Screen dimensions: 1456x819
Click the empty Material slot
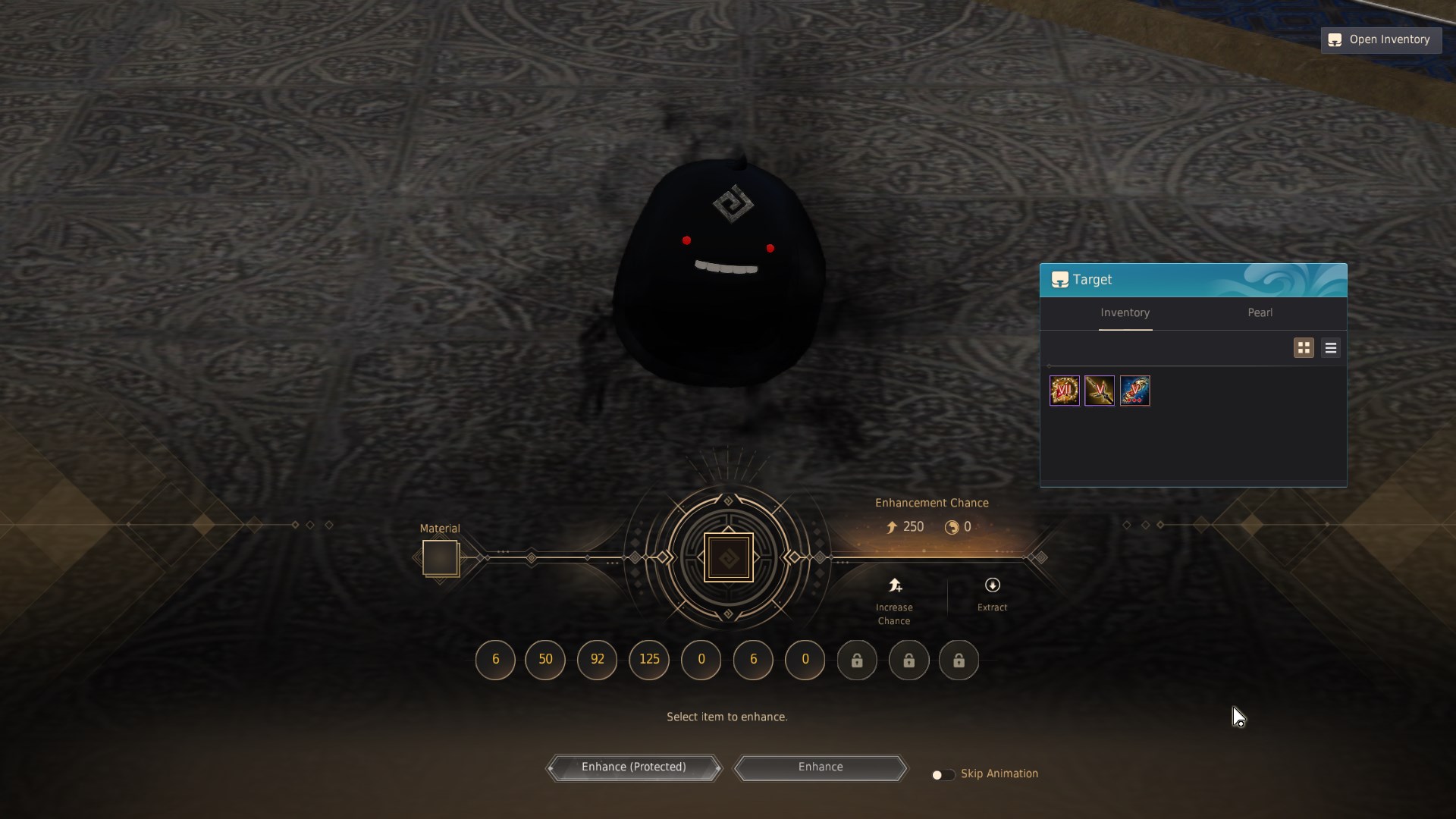pos(440,558)
